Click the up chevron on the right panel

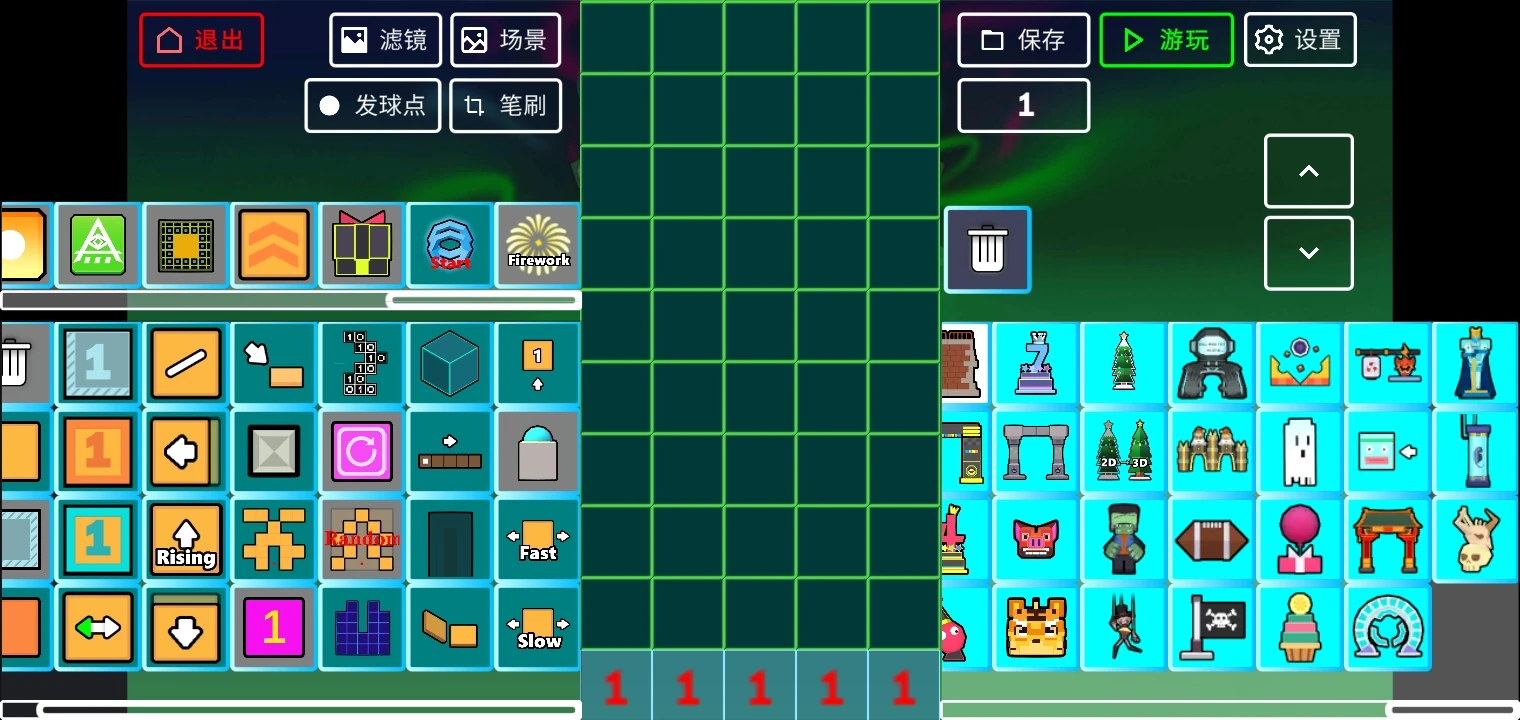coord(1308,171)
